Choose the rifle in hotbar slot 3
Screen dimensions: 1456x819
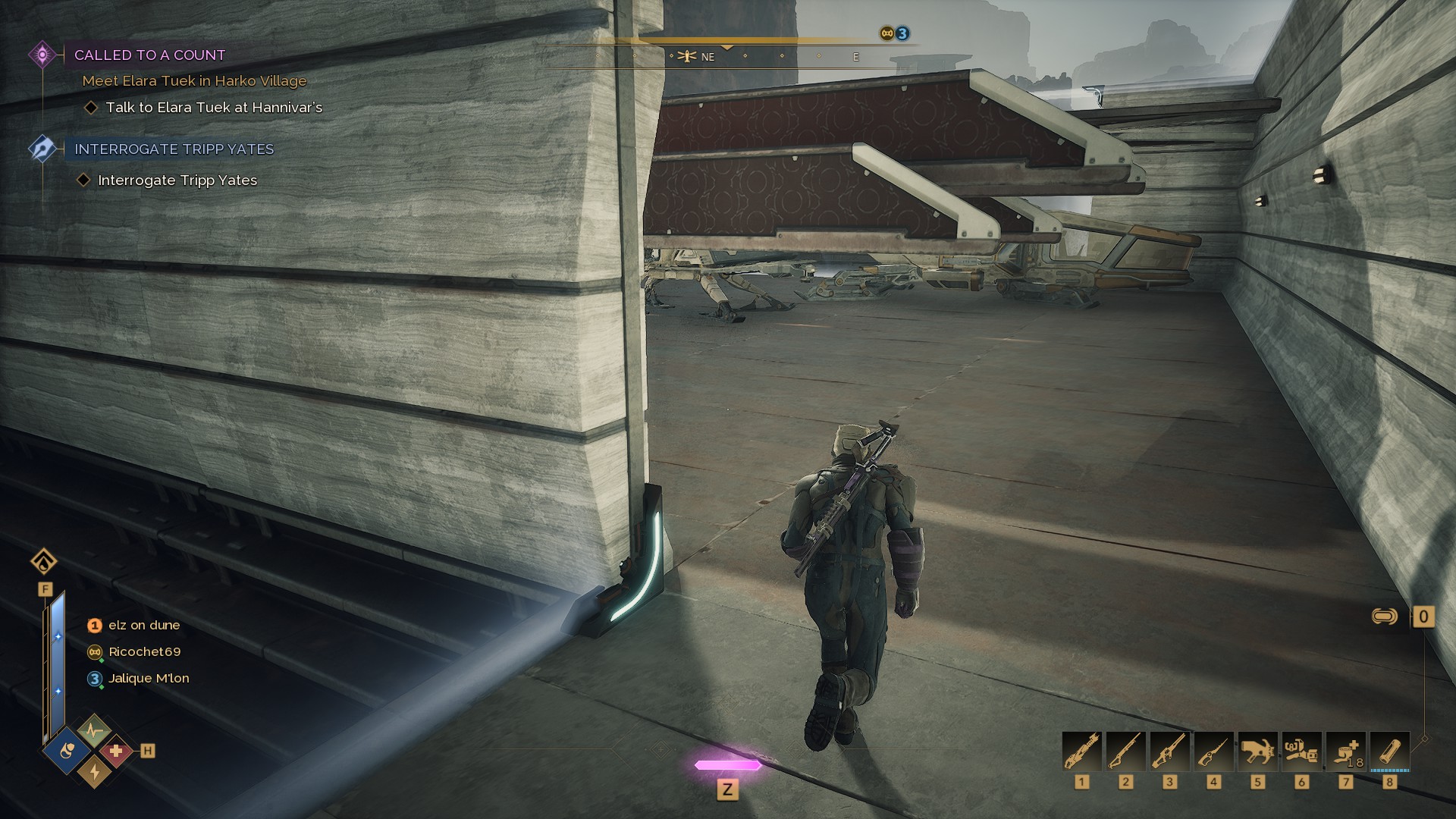[x=1169, y=752]
